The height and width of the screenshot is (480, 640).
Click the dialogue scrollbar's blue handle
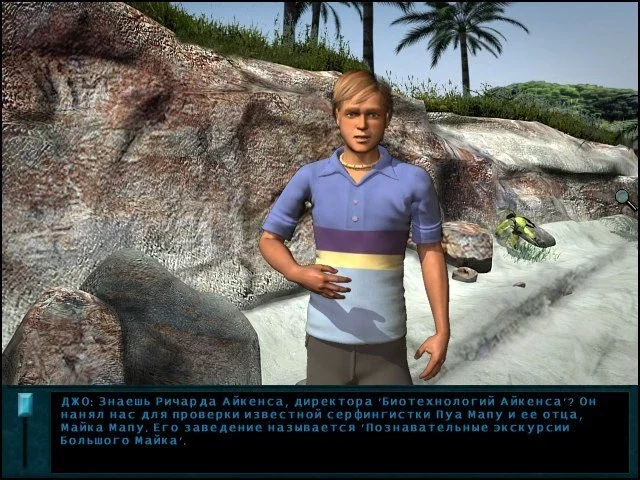click(25, 405)
